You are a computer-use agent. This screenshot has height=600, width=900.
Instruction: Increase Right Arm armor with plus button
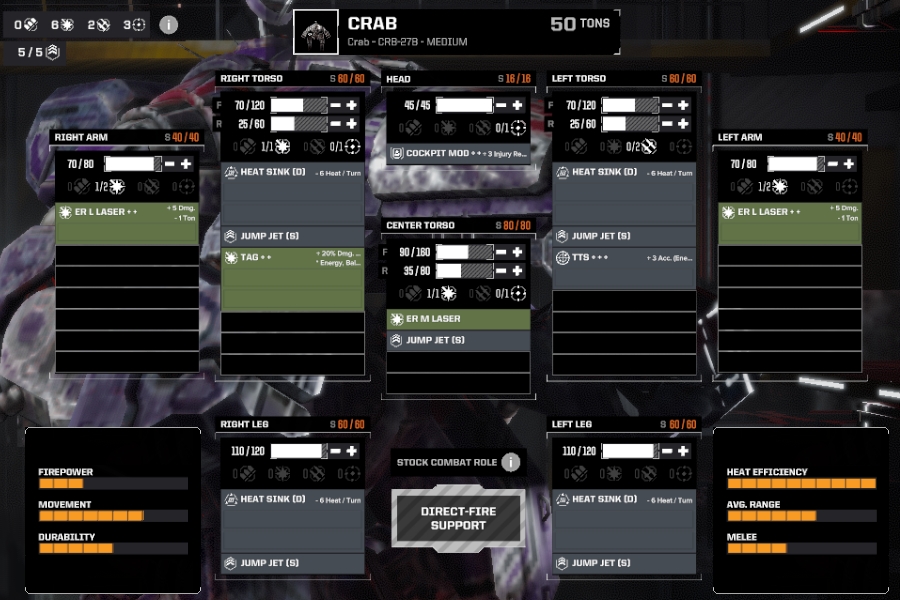click(186, 164)
